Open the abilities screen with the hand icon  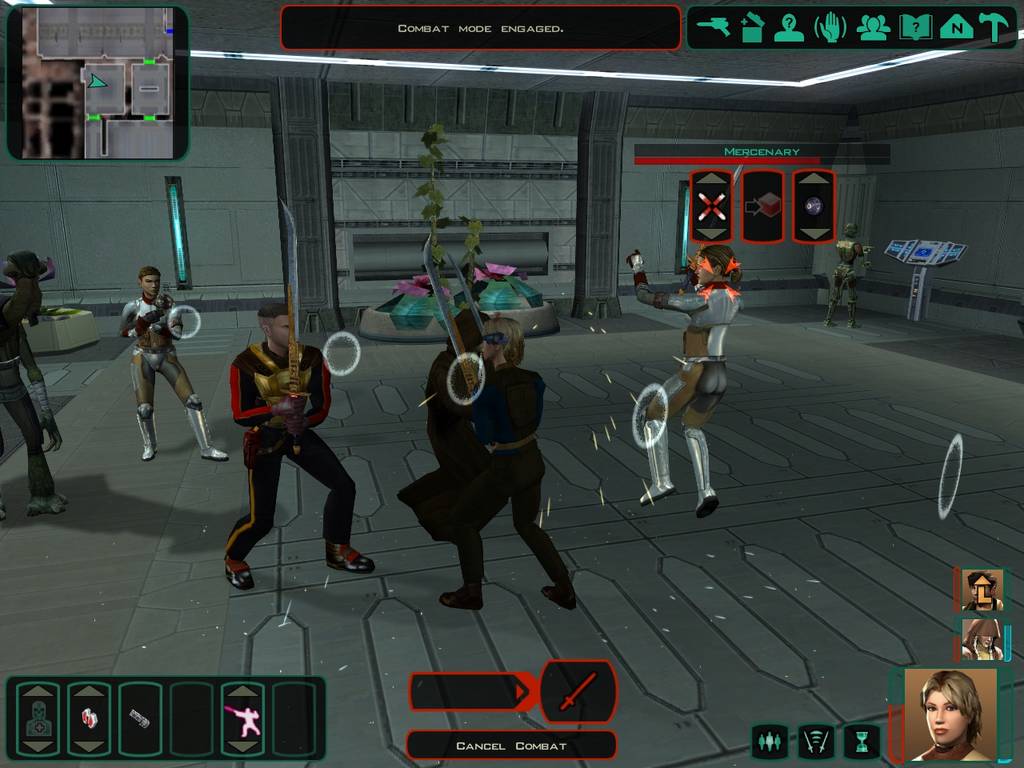pos(830,27)
